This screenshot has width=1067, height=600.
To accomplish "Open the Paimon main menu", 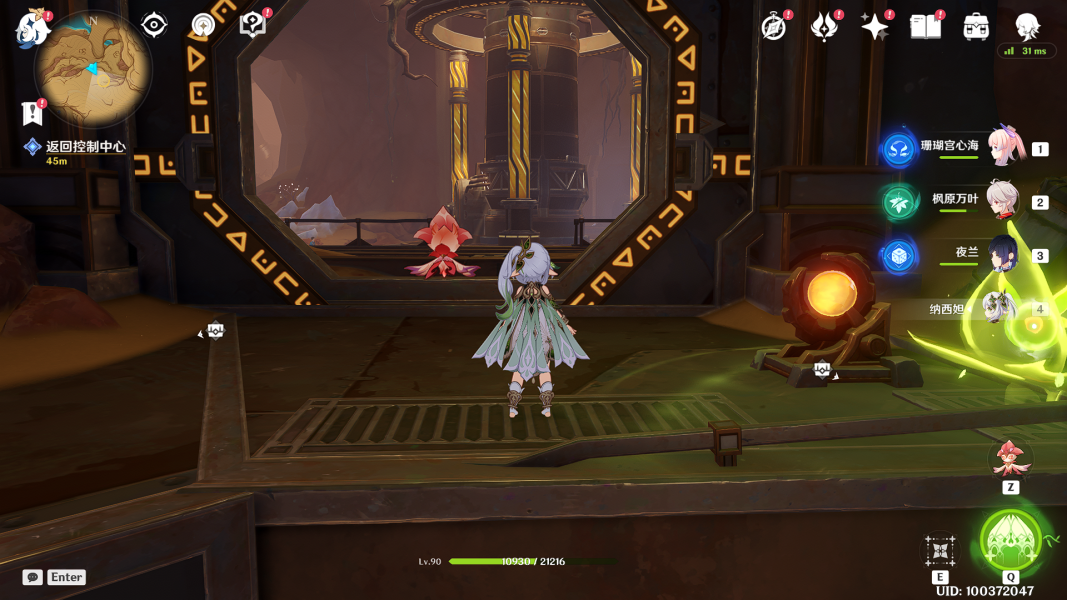I will 32,28.
